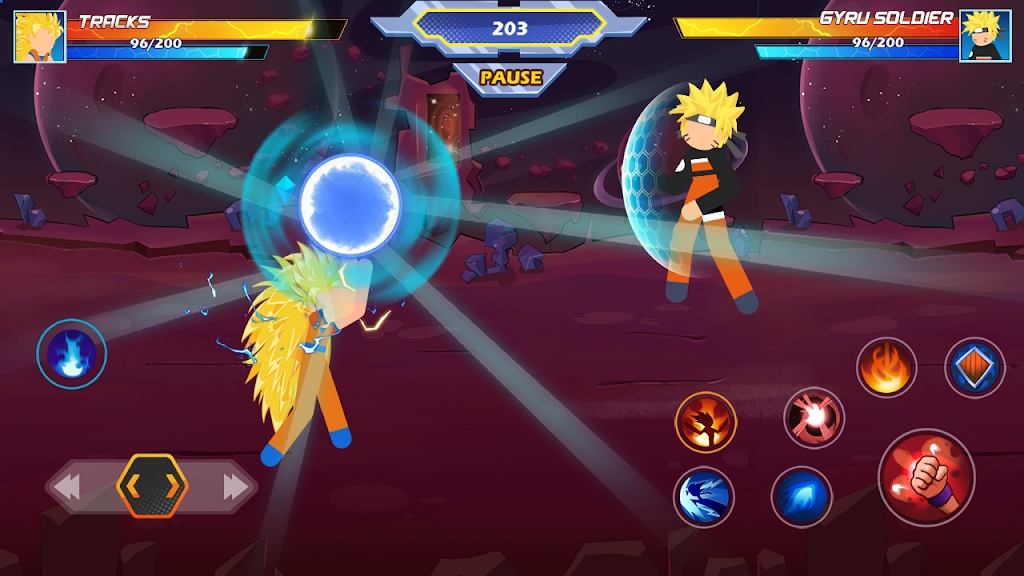Select the Tracks player portrait
Screen dimensions: 1024x576
(x=40, y=37)
